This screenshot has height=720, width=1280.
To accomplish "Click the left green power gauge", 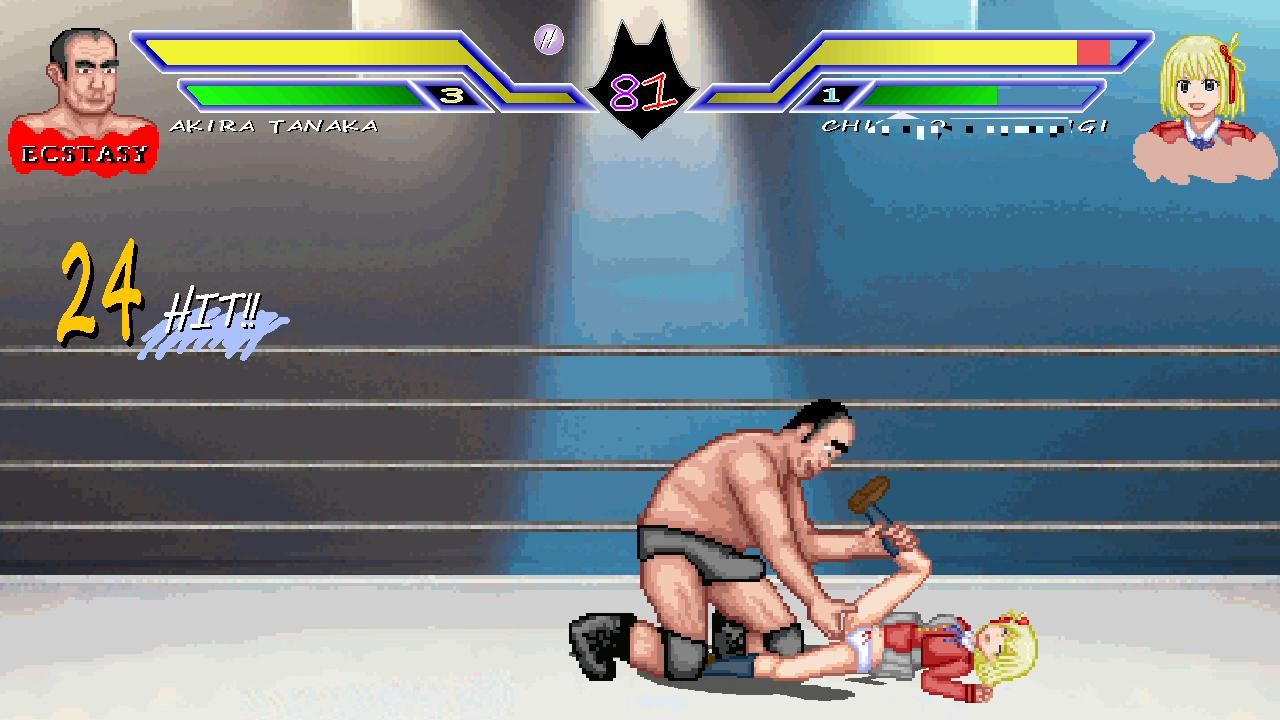I will click(300, 96).
